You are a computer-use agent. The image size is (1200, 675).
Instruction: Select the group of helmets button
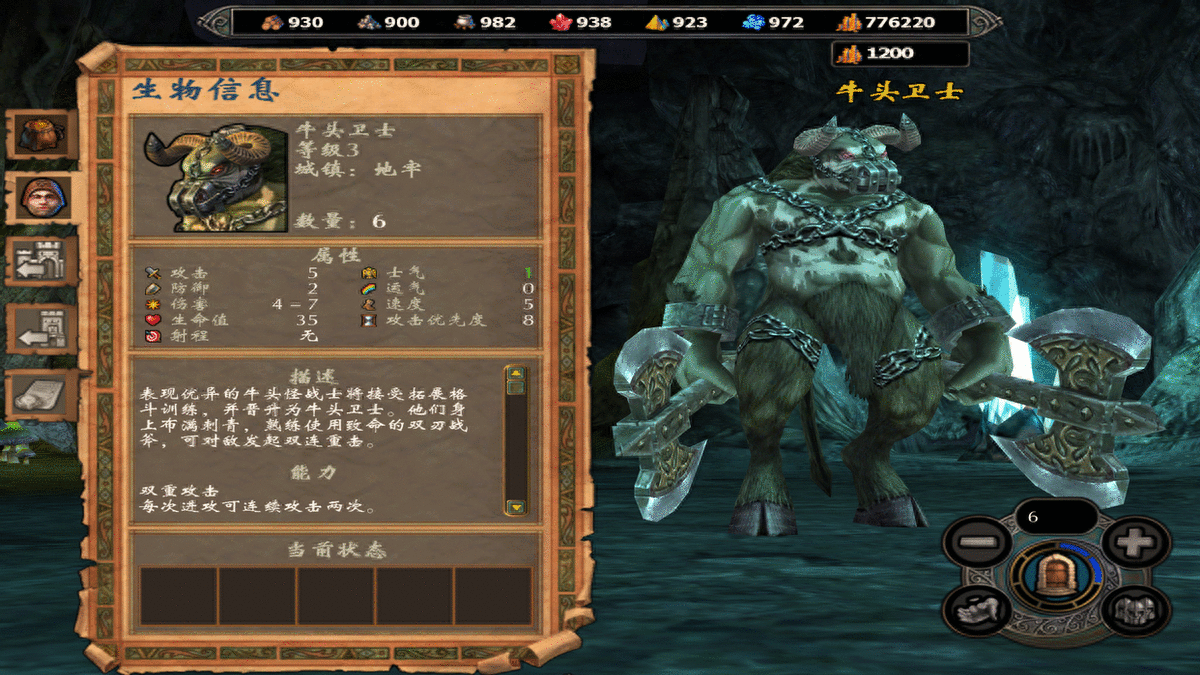point(1135,609)
